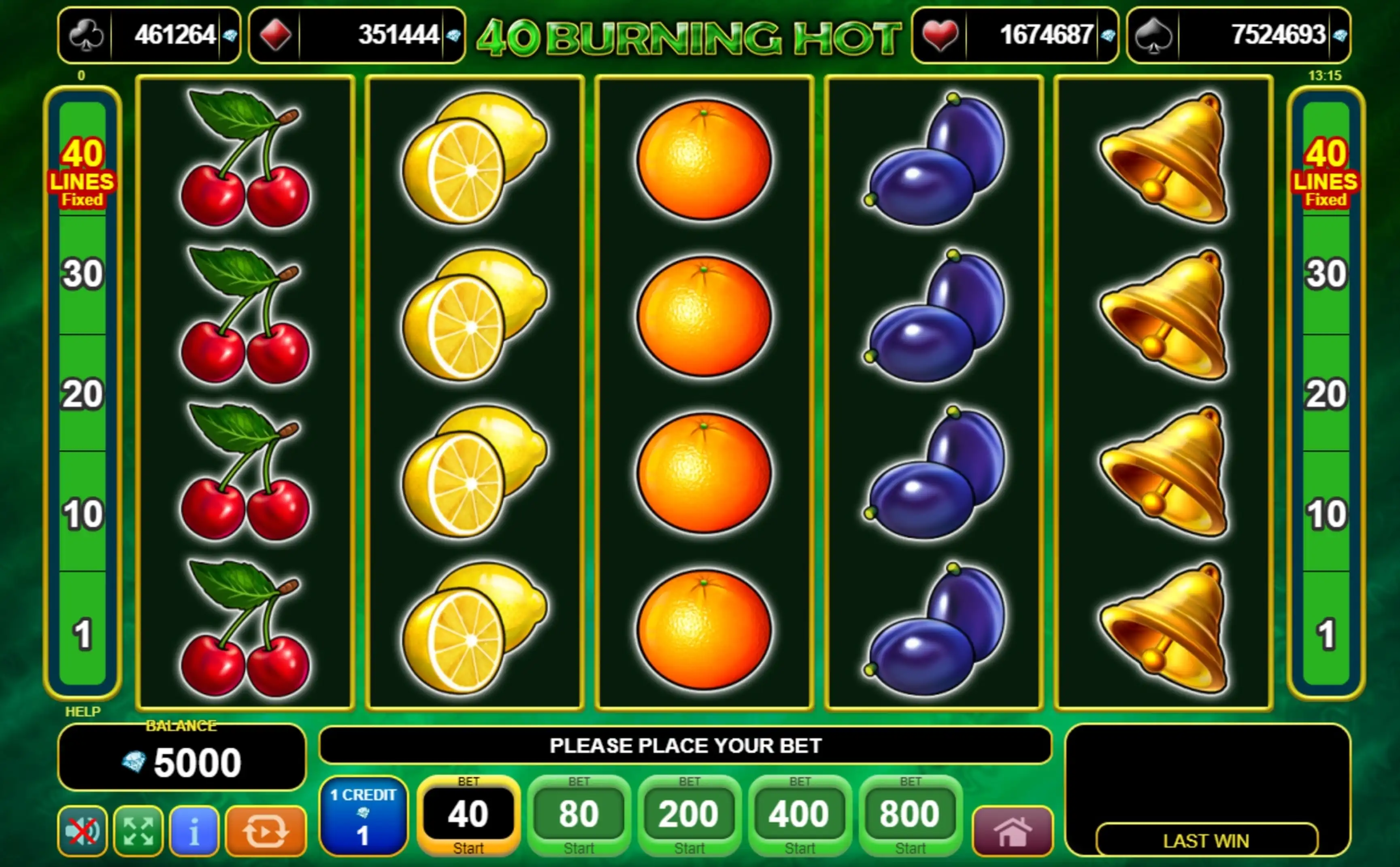Show the hearts jackpot counter
The image size is (1400, 867).
pyautogui.click(x=1015, y=35)
